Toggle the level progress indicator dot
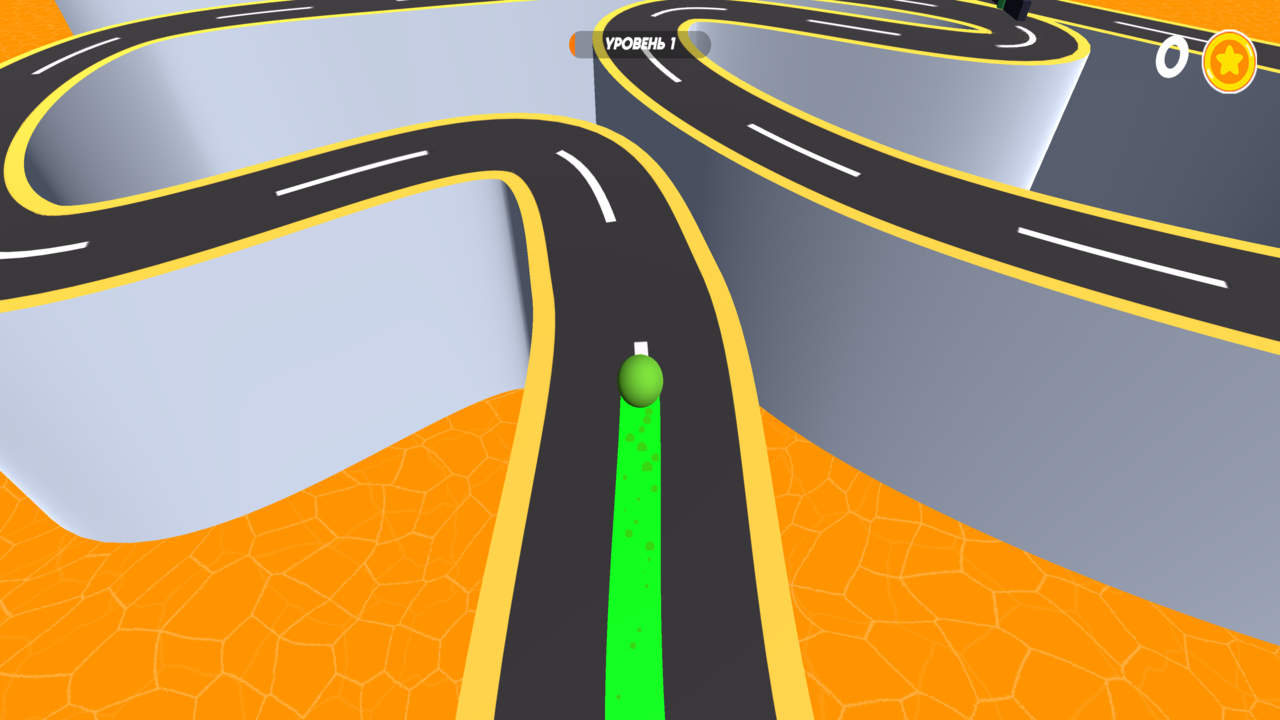This screenshot has width=1280, height=720. (574, 45)
